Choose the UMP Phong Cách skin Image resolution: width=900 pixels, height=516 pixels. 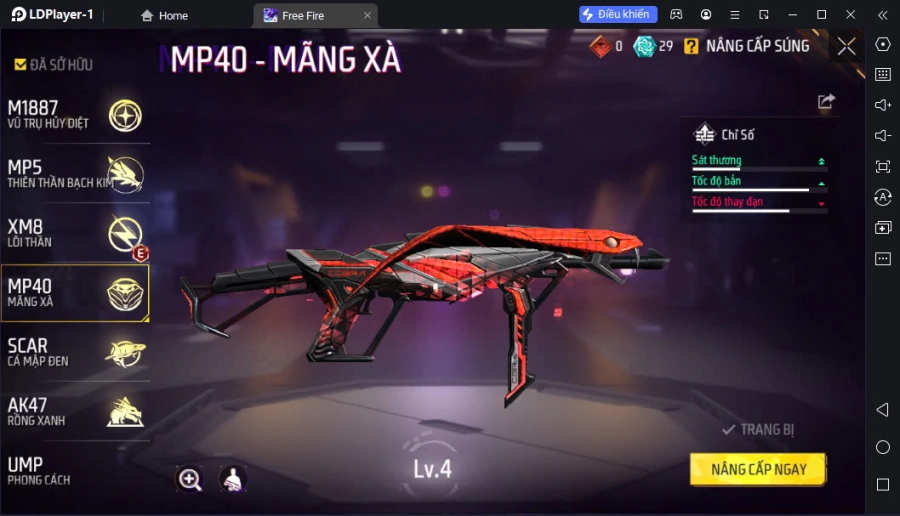[75, 470]
